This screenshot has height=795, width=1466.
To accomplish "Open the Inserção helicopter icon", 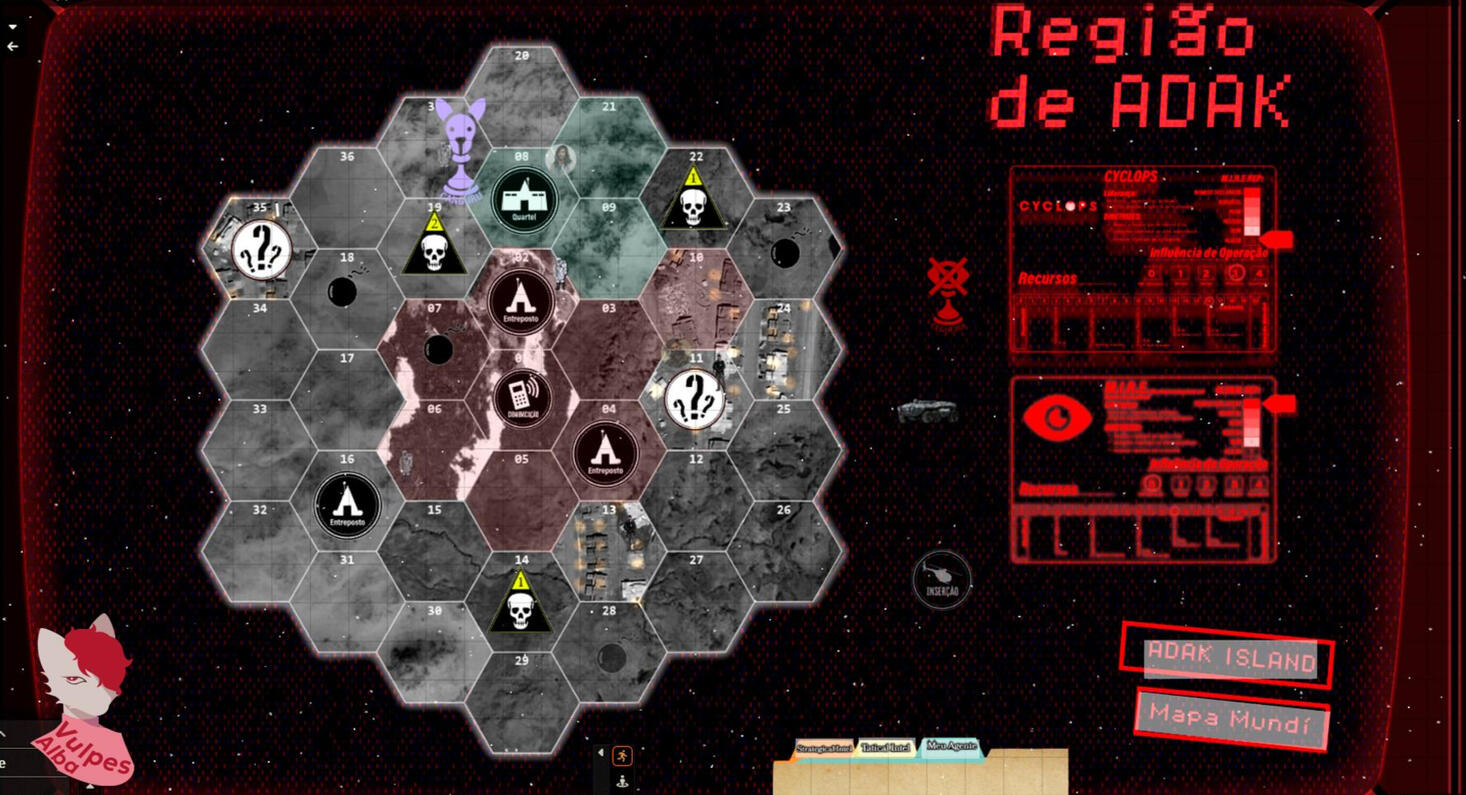I will pos(941,580).
